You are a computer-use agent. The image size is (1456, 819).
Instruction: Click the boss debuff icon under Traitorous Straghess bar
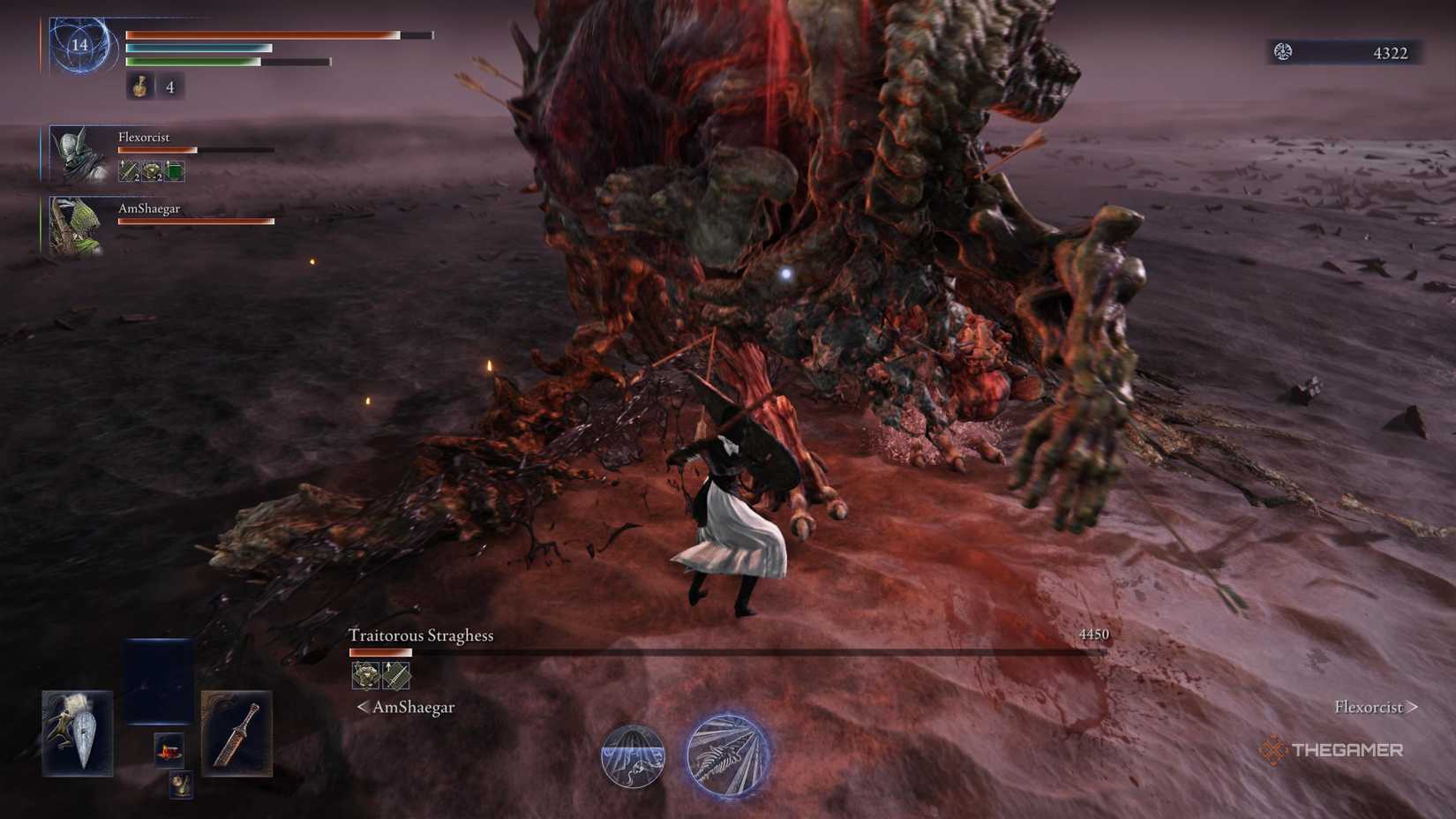(x=365, y=674)
